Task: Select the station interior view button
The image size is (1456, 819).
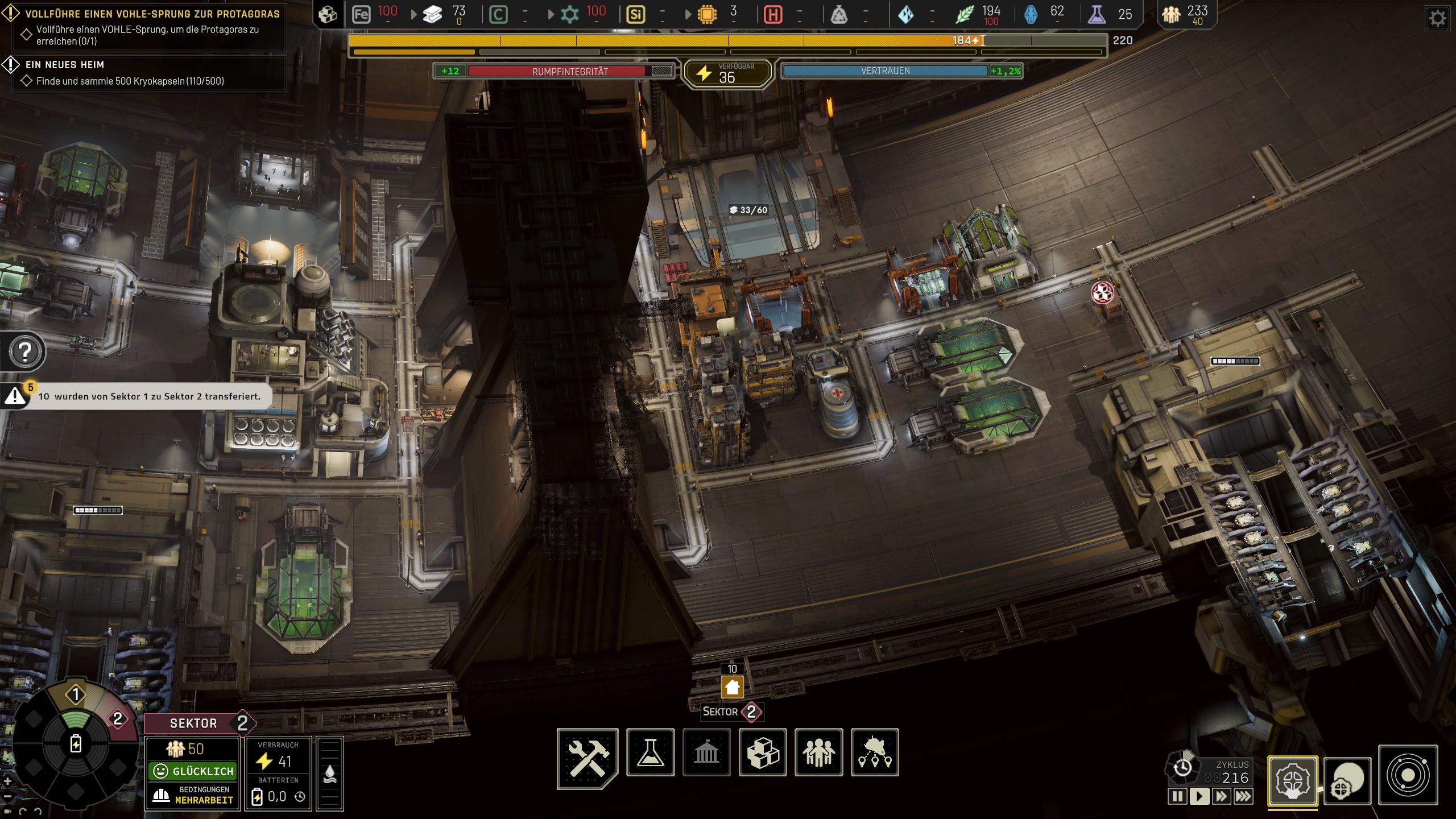Action: [x=1292, y=780]
